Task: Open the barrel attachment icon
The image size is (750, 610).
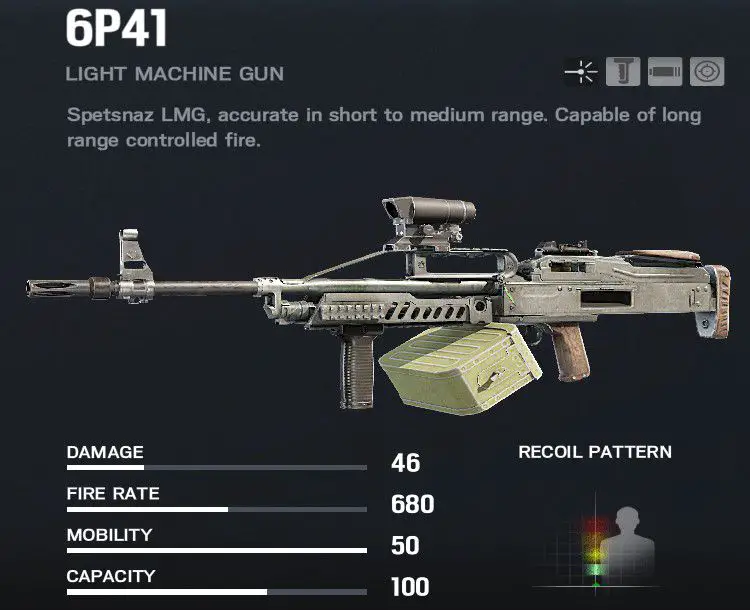Action: point(665,73)
